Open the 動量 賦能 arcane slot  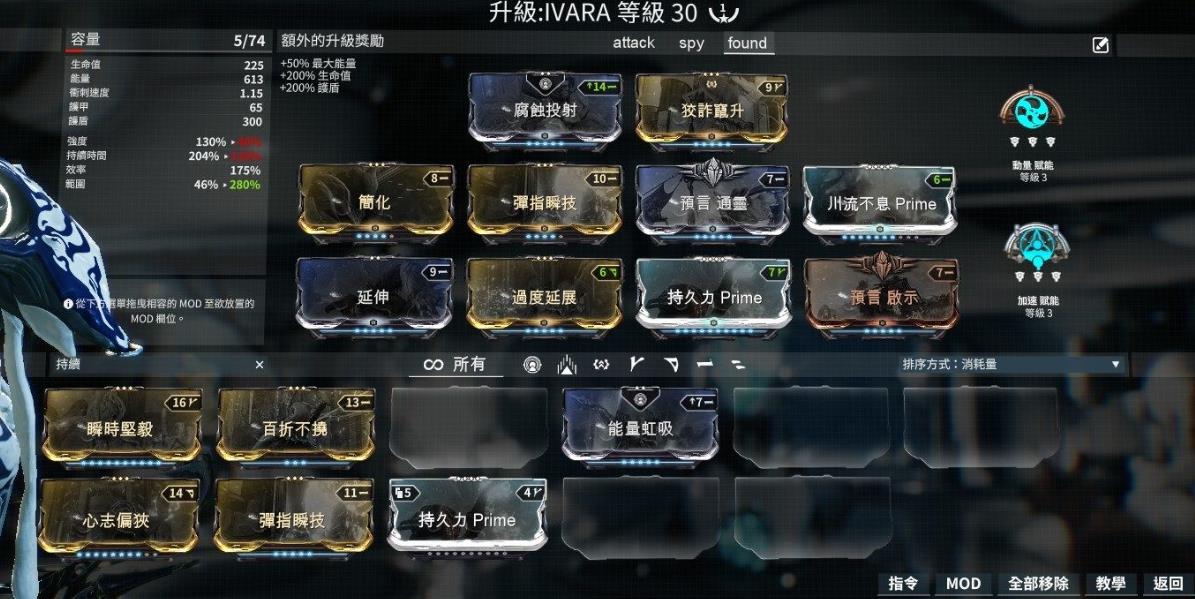coord(1034,110)
